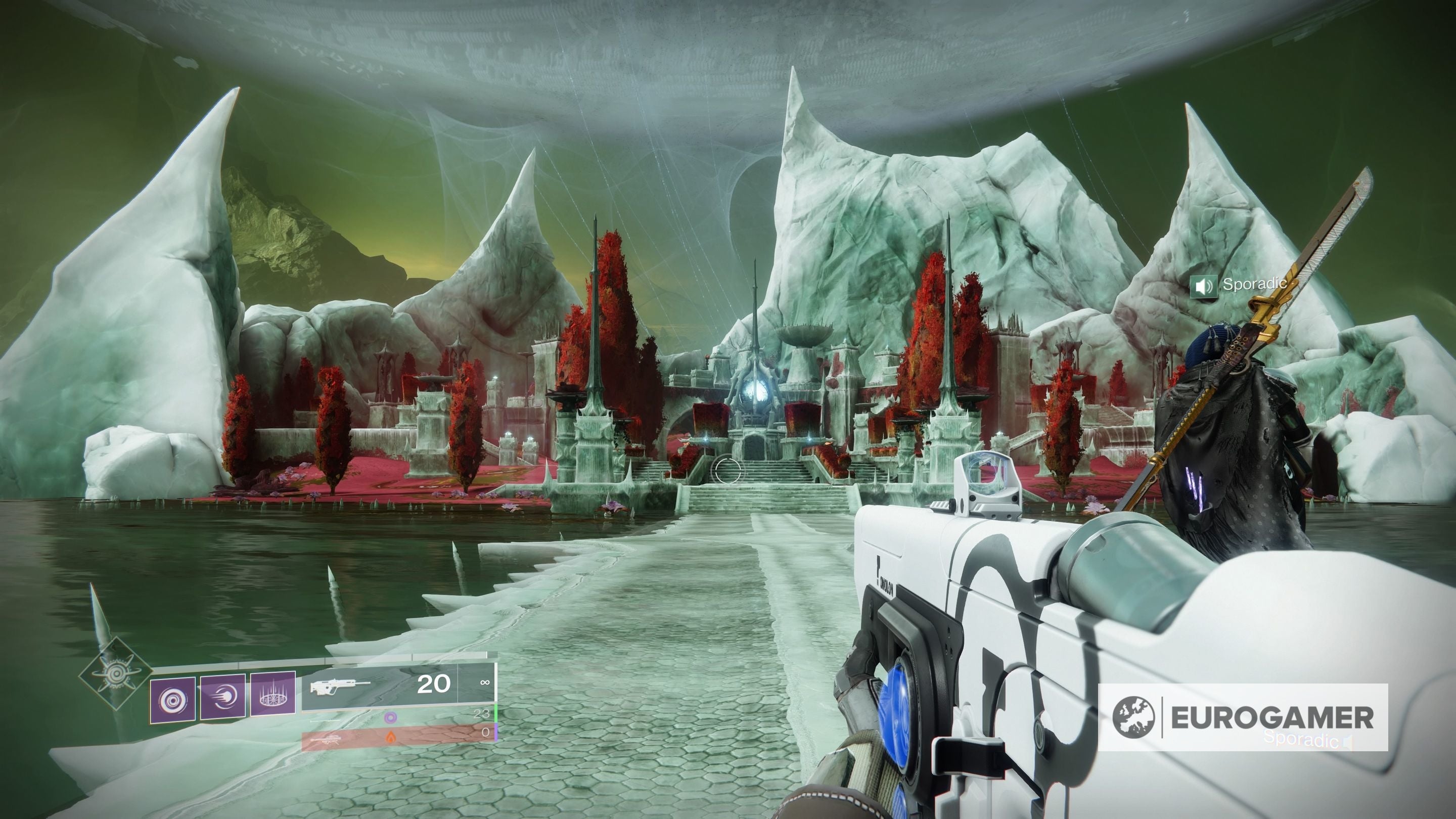Image resolution: width=1456 pixels, height=819 pixels.
Task: Switch to the void energy weapon slot
Action: (x=398, y=717)
